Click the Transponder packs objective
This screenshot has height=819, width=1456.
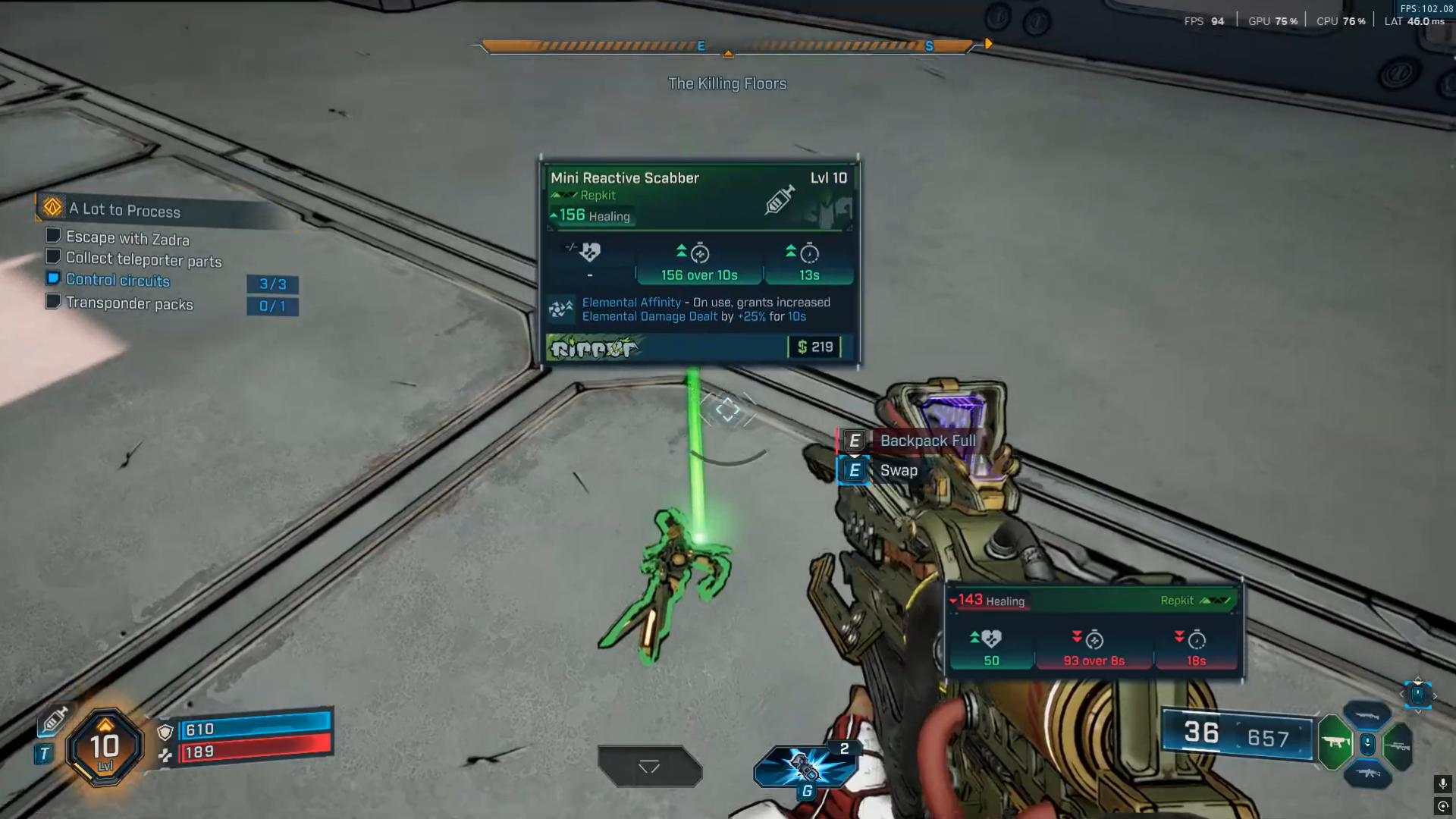(x=129, y=303)
